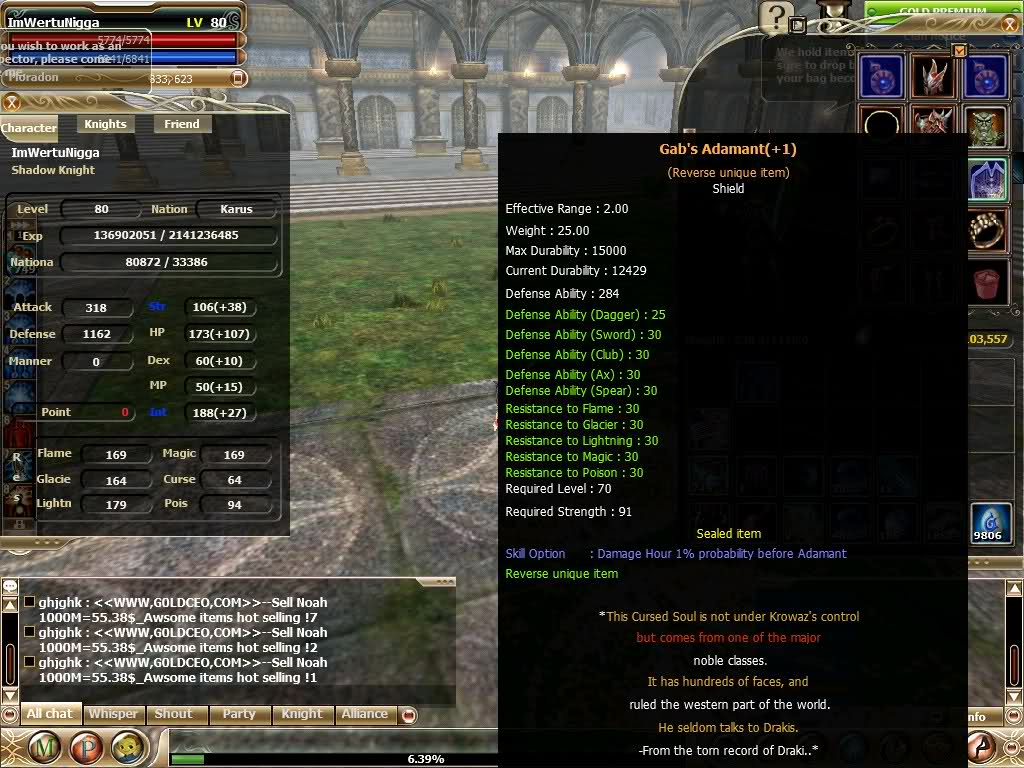Switch chat to the Party tab
Viewport: 1024px width, 768px height.
(239, 714)
